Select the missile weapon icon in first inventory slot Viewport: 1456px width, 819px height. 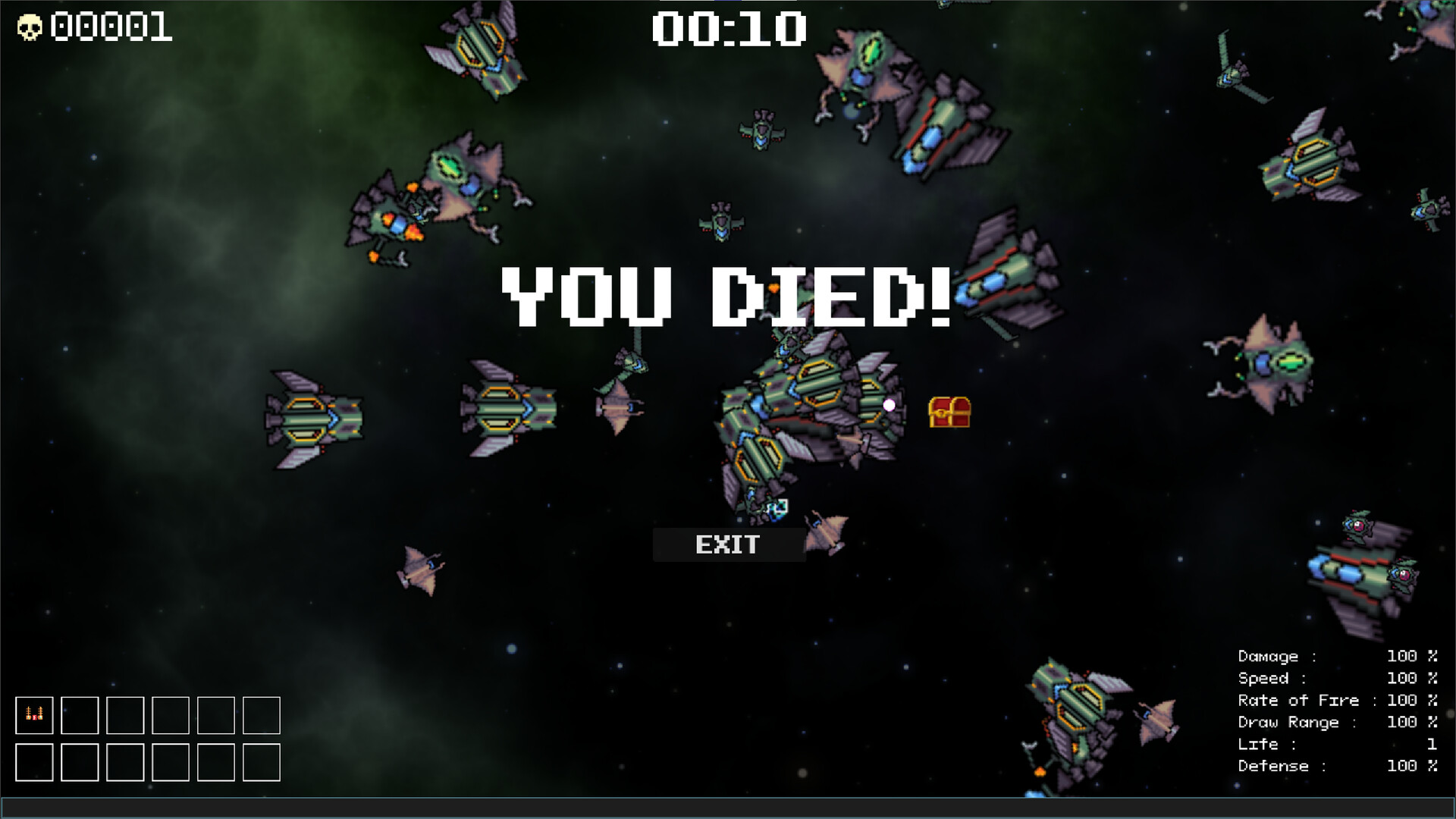[35, 716]
